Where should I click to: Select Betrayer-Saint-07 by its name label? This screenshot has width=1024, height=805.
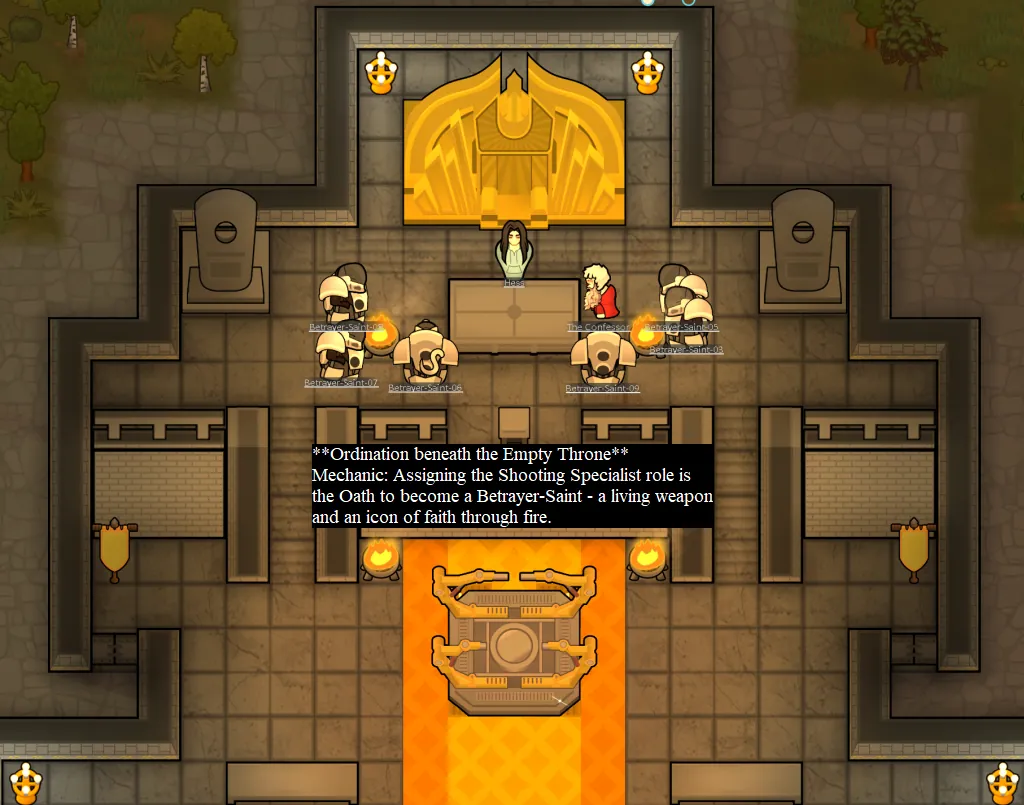(341, 382)
